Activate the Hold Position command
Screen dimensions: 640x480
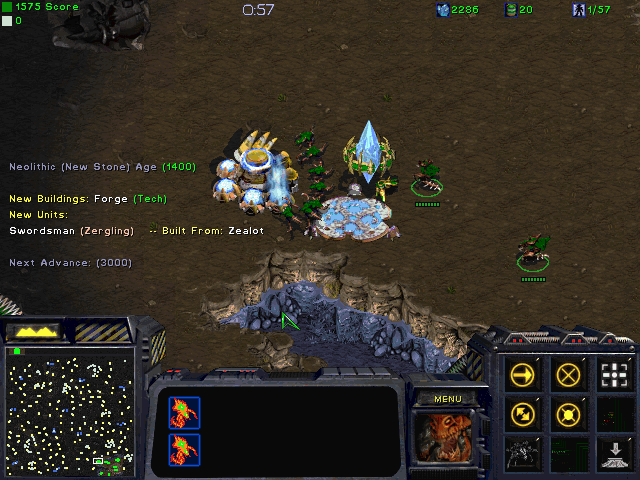tap(569, 413)
